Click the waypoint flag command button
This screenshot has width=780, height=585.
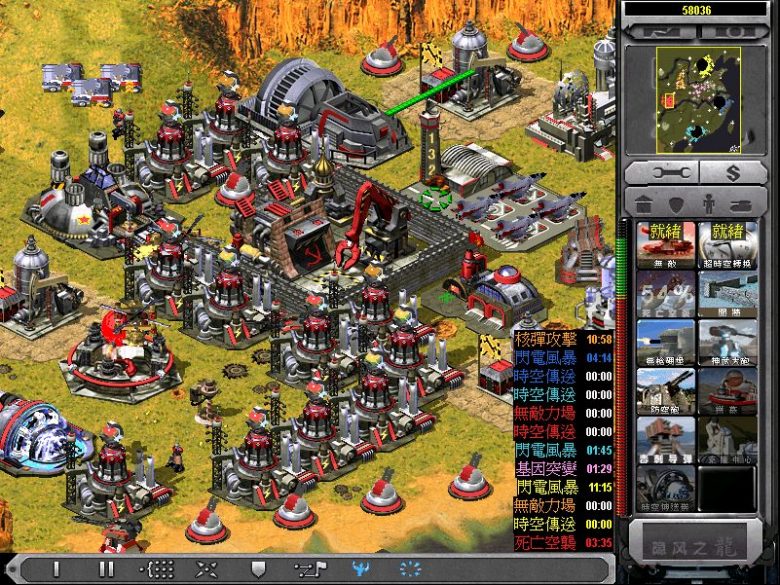(308, 569)
